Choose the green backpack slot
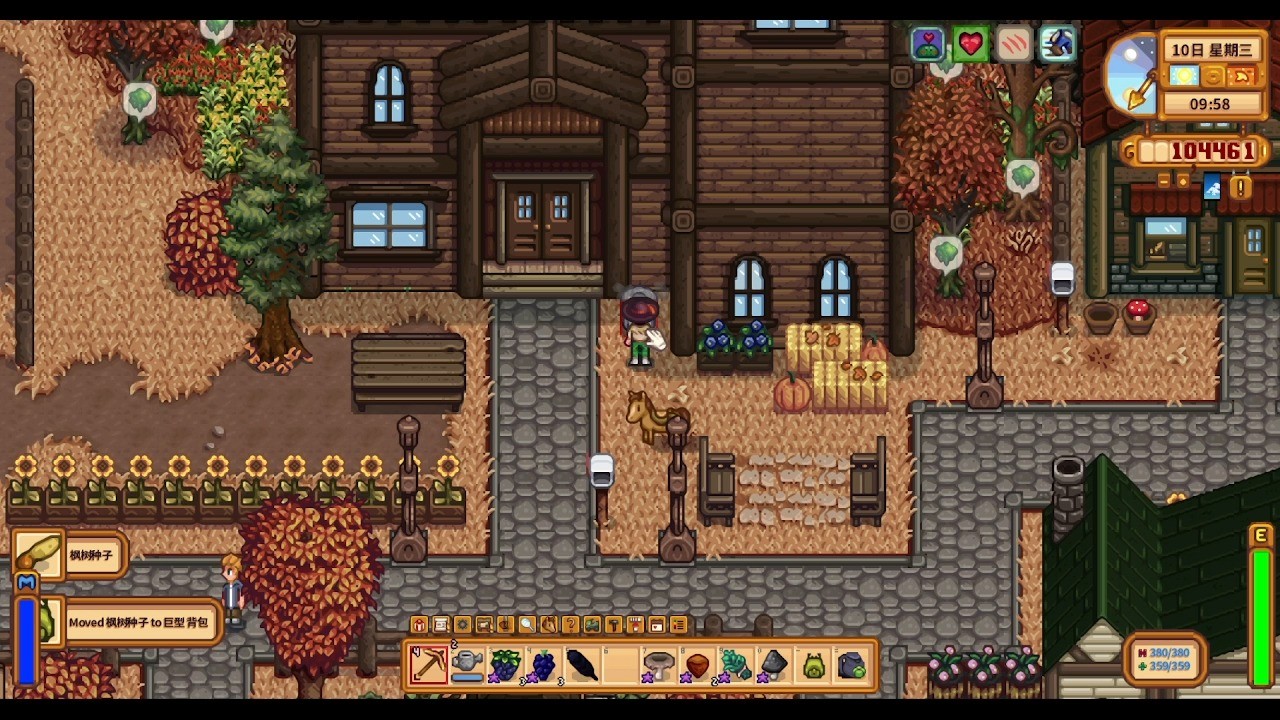Viewport: 1280px width, 720px height. pos(813,665)
